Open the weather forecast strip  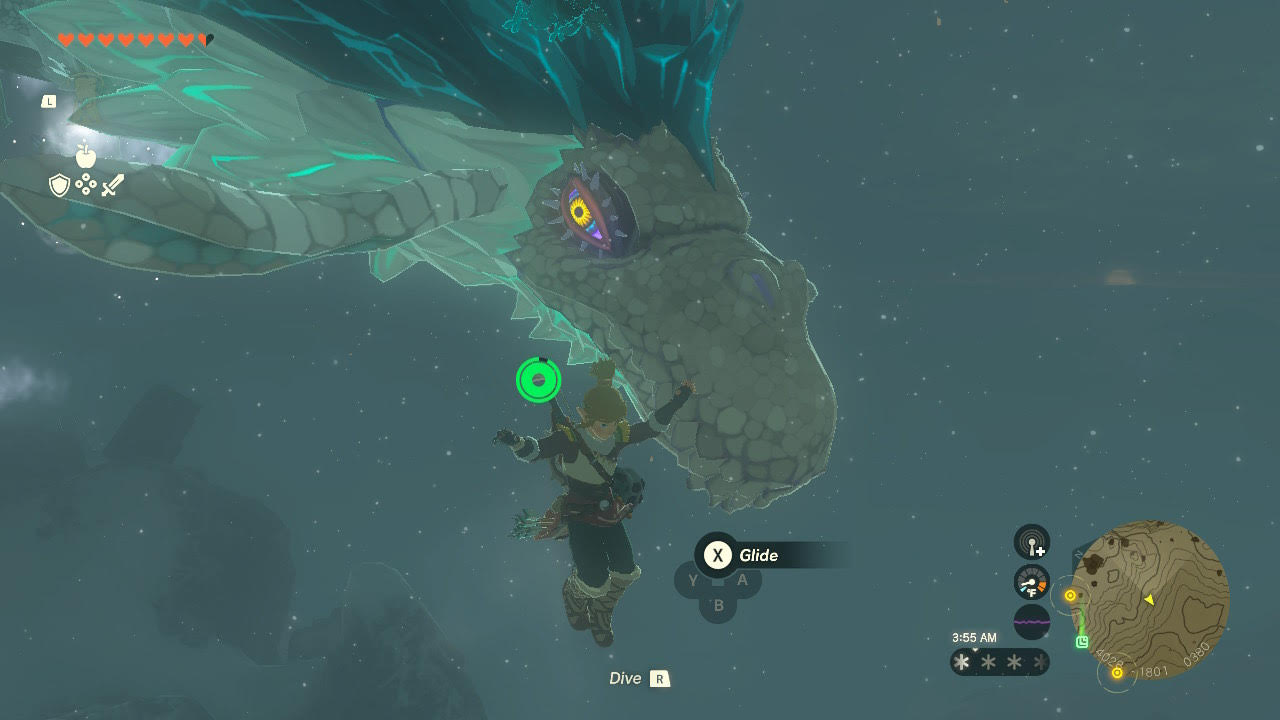tap(1000, 661)
